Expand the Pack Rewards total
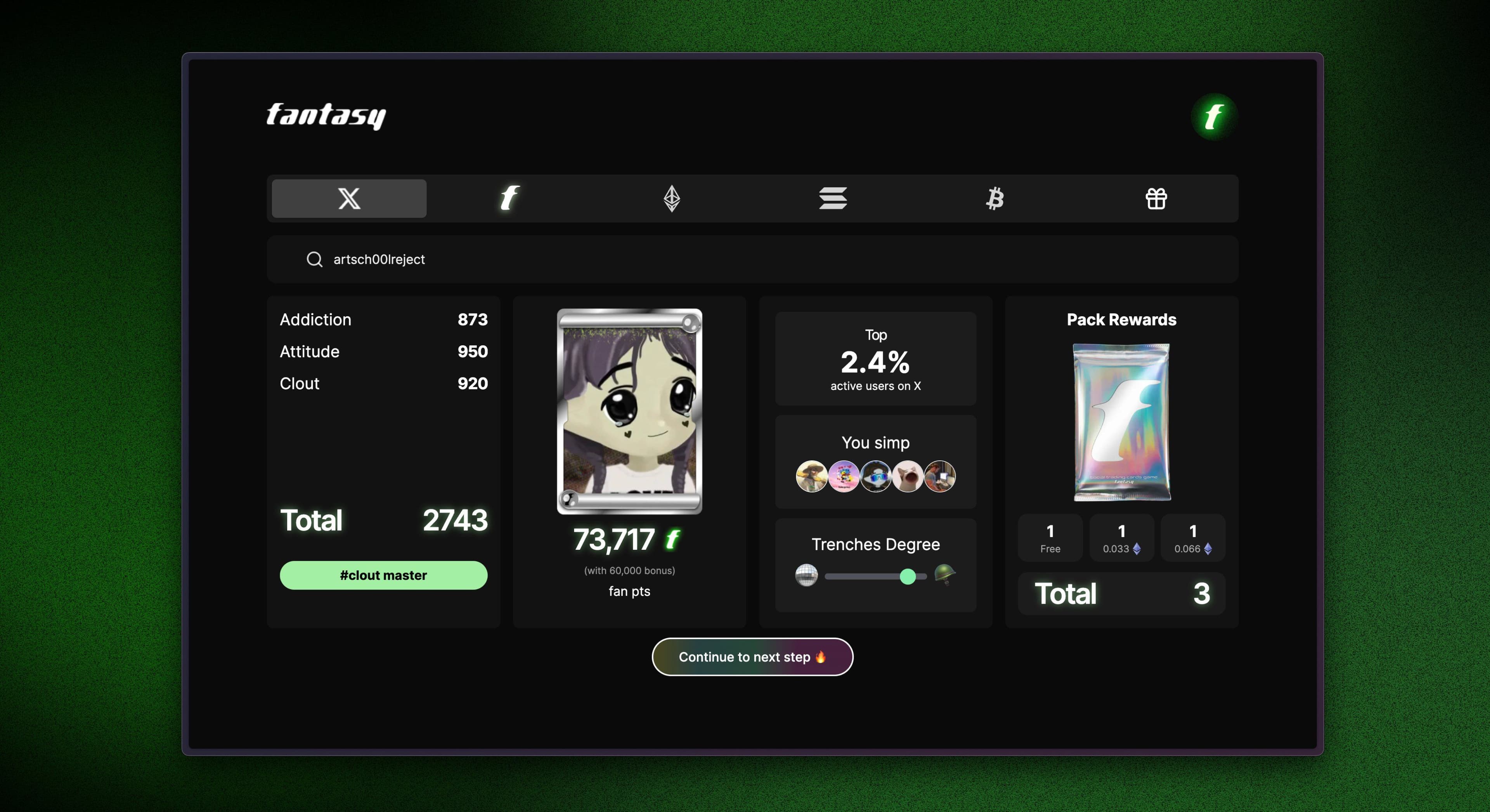Image resolution: width=1490 pixels, height=812 pixels. [1121, 594]
